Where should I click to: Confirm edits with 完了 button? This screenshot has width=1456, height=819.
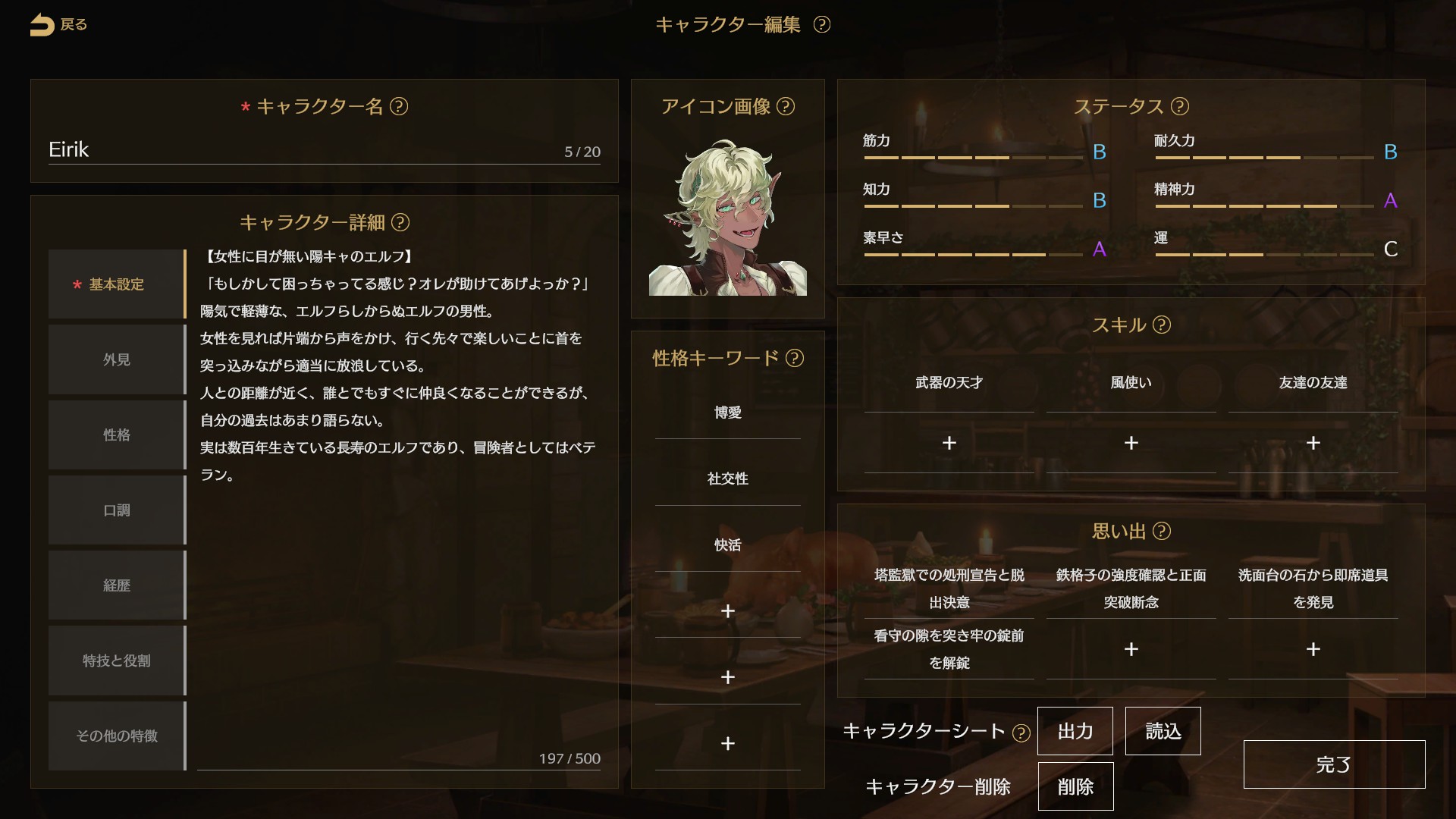click(1334, 764)
